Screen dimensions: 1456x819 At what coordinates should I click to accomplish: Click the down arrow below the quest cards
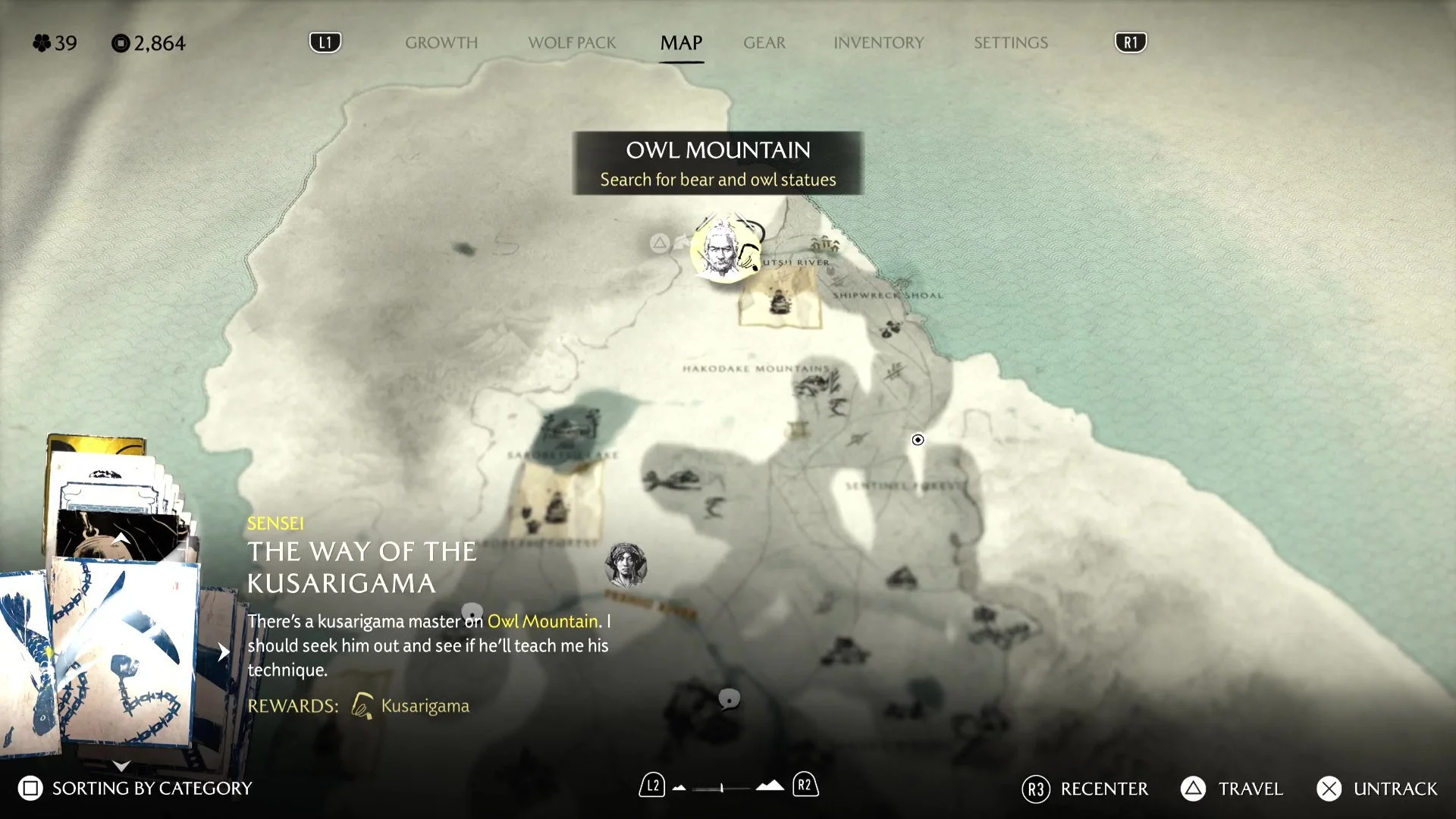pyautogui.click(x=119, y=766)
